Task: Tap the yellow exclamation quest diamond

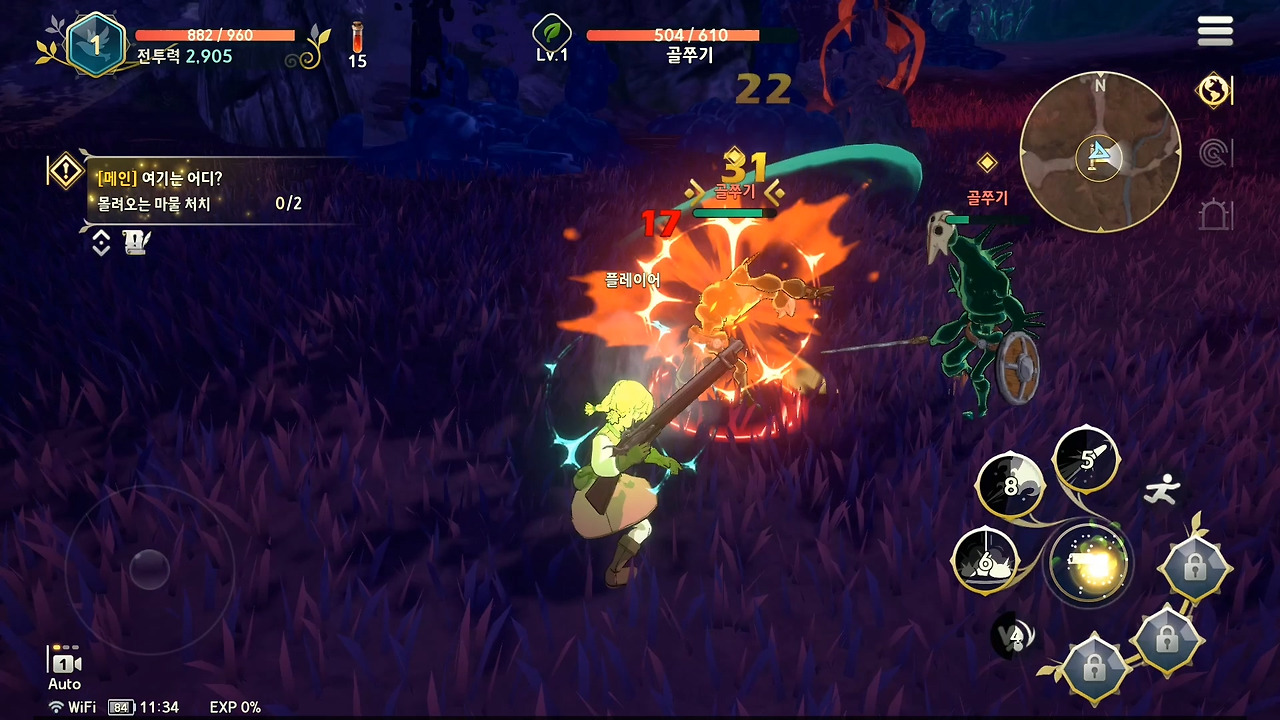Action: (65, 171)
